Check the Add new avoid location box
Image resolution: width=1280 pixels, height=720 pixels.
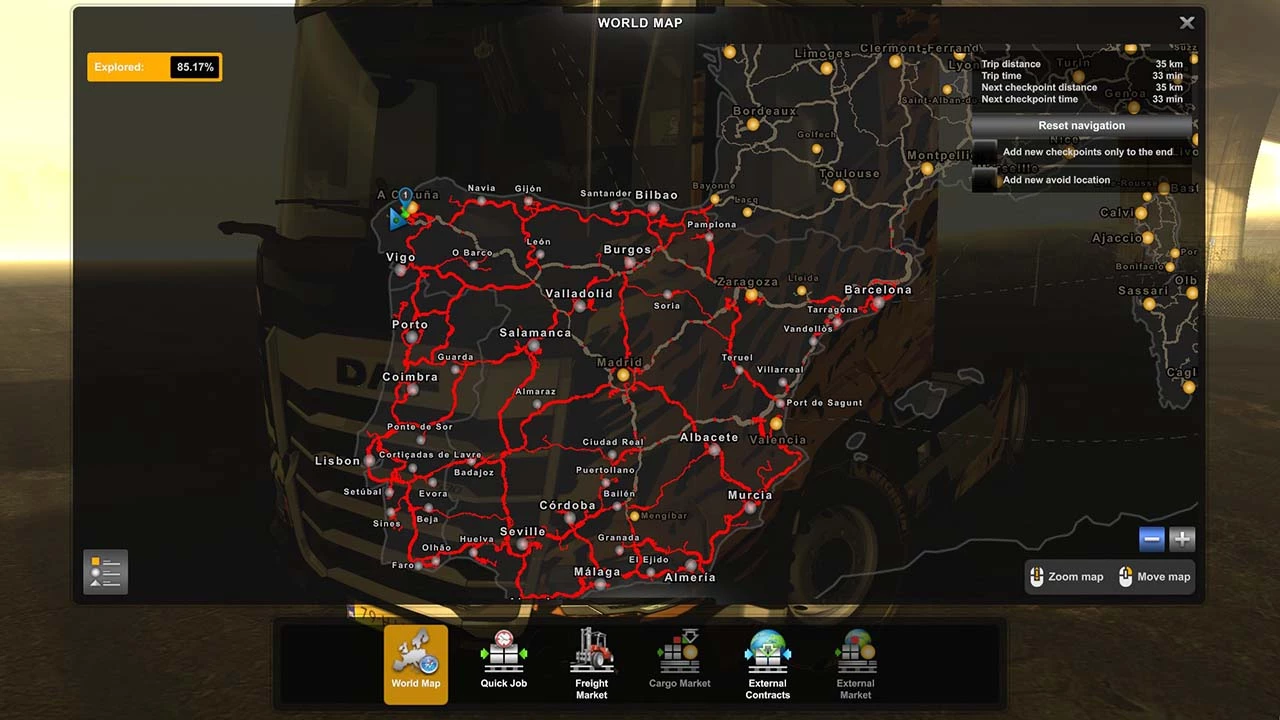click(986, 180)
